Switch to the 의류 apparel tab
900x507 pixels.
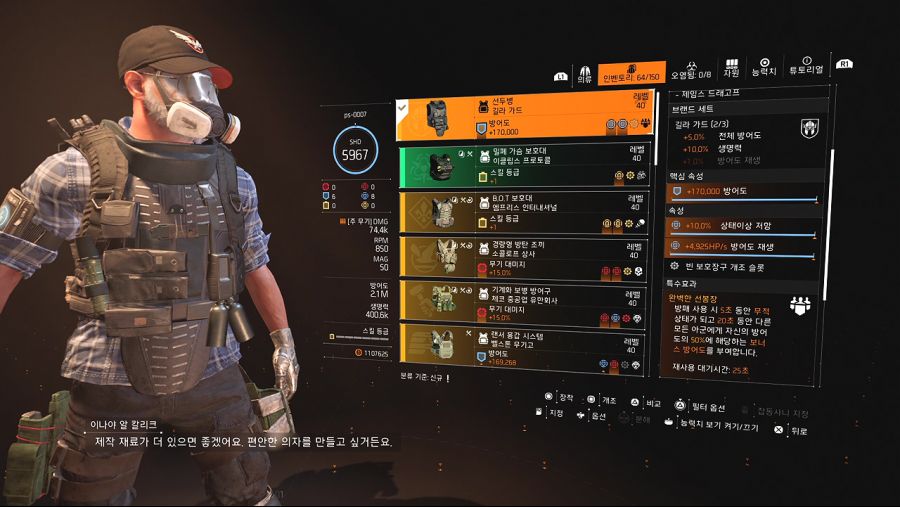(584, 75)
